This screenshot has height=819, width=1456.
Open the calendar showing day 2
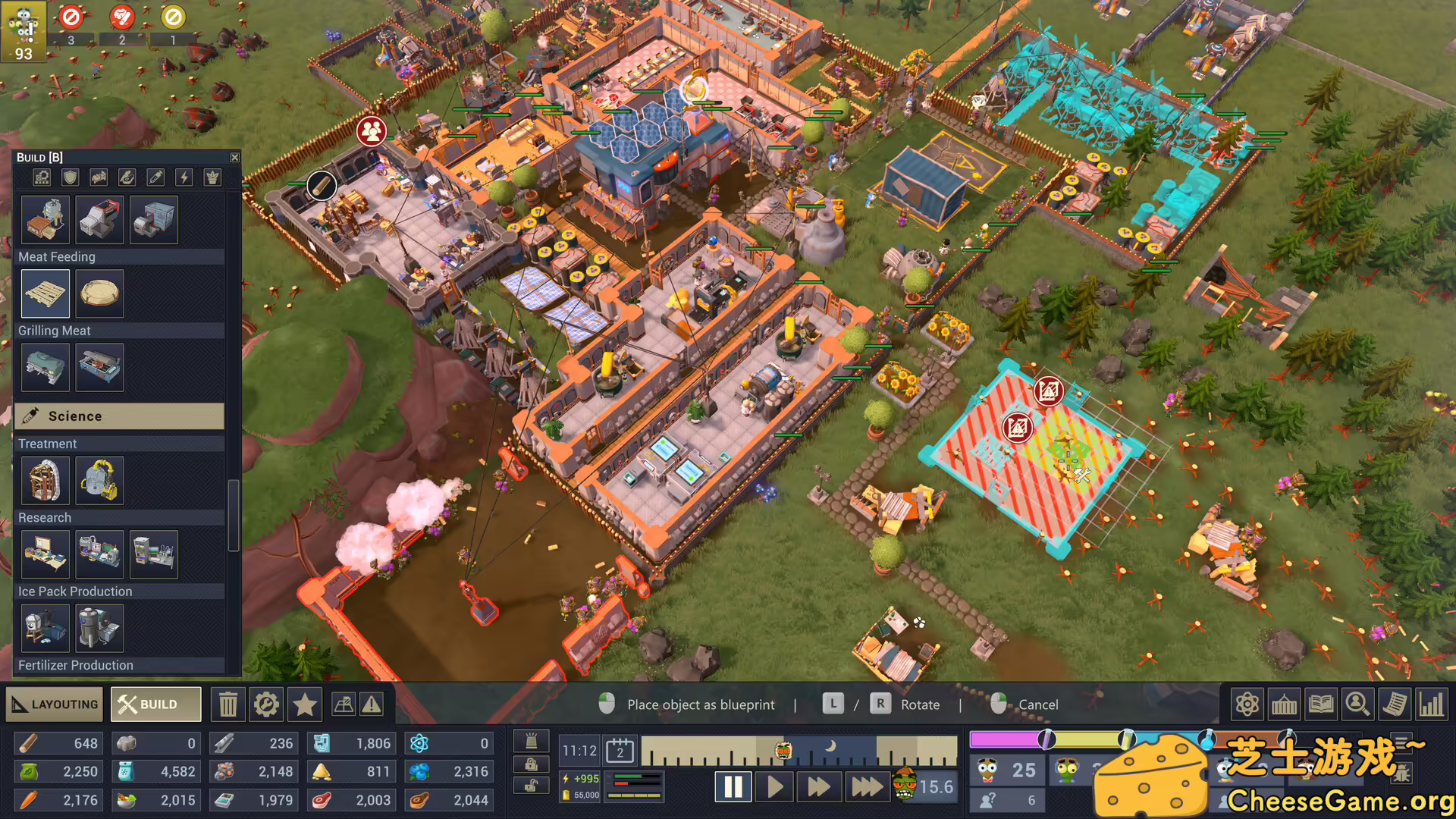(x=621, y=750)
